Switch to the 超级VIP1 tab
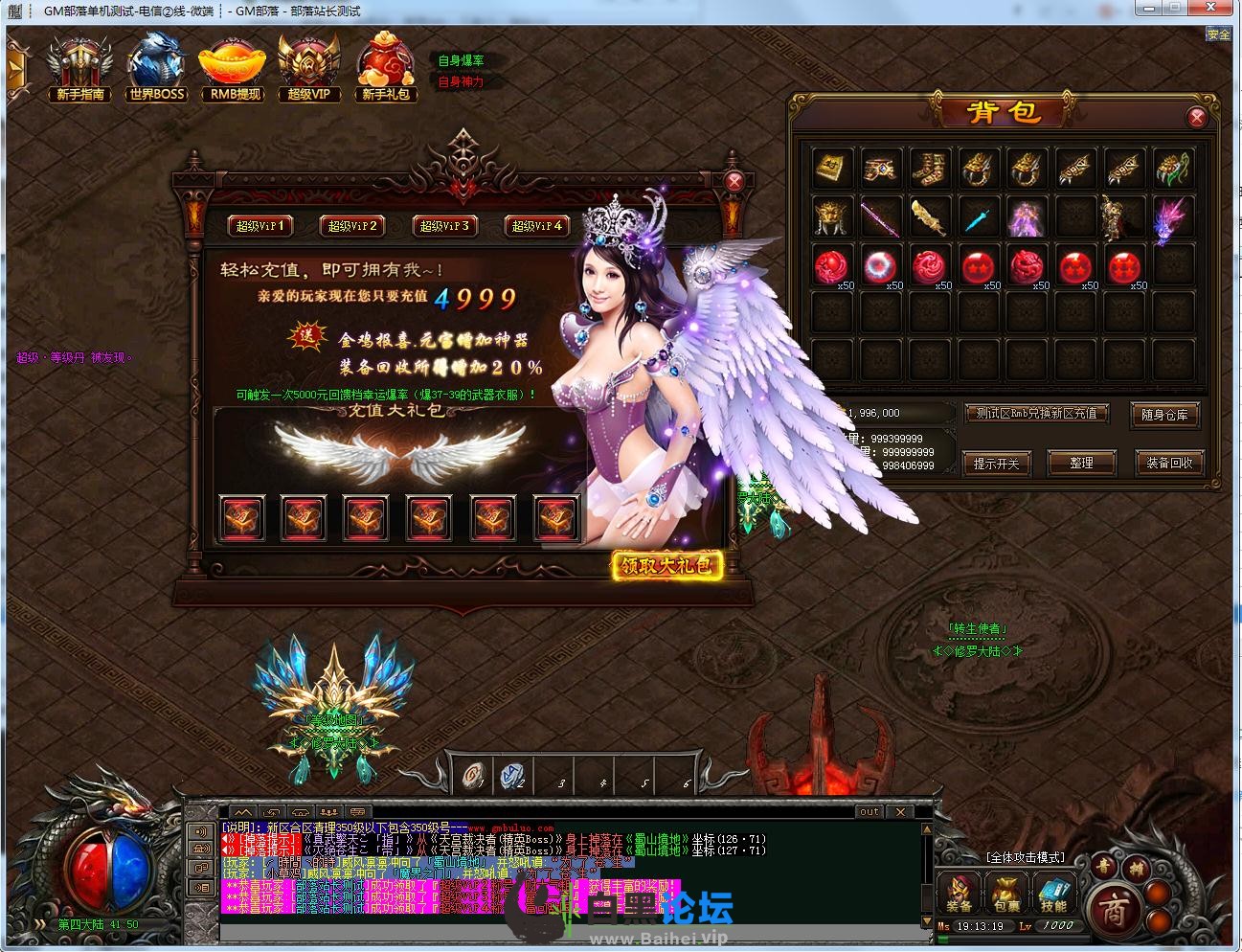 [260, 226]
